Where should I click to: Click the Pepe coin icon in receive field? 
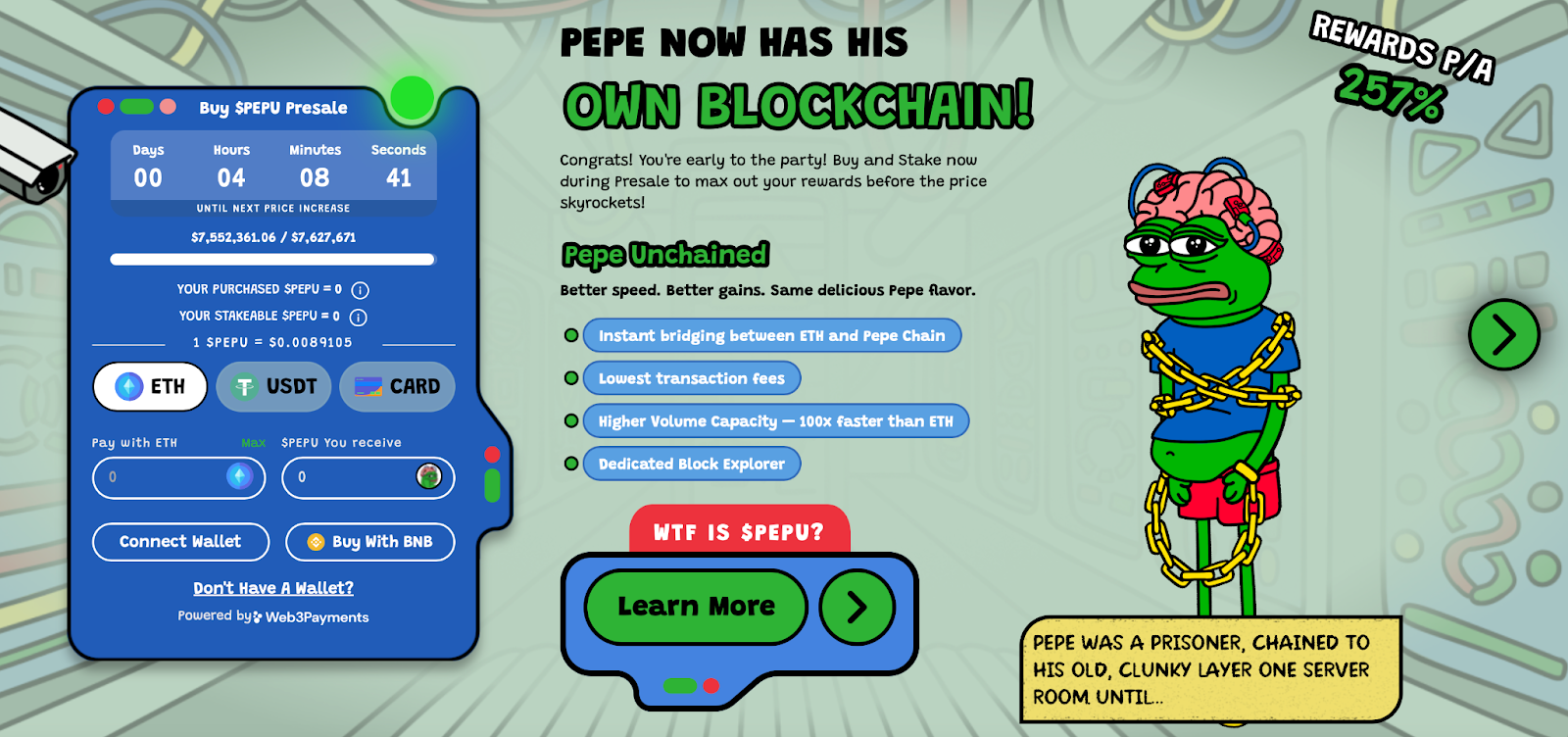[429, 478]
